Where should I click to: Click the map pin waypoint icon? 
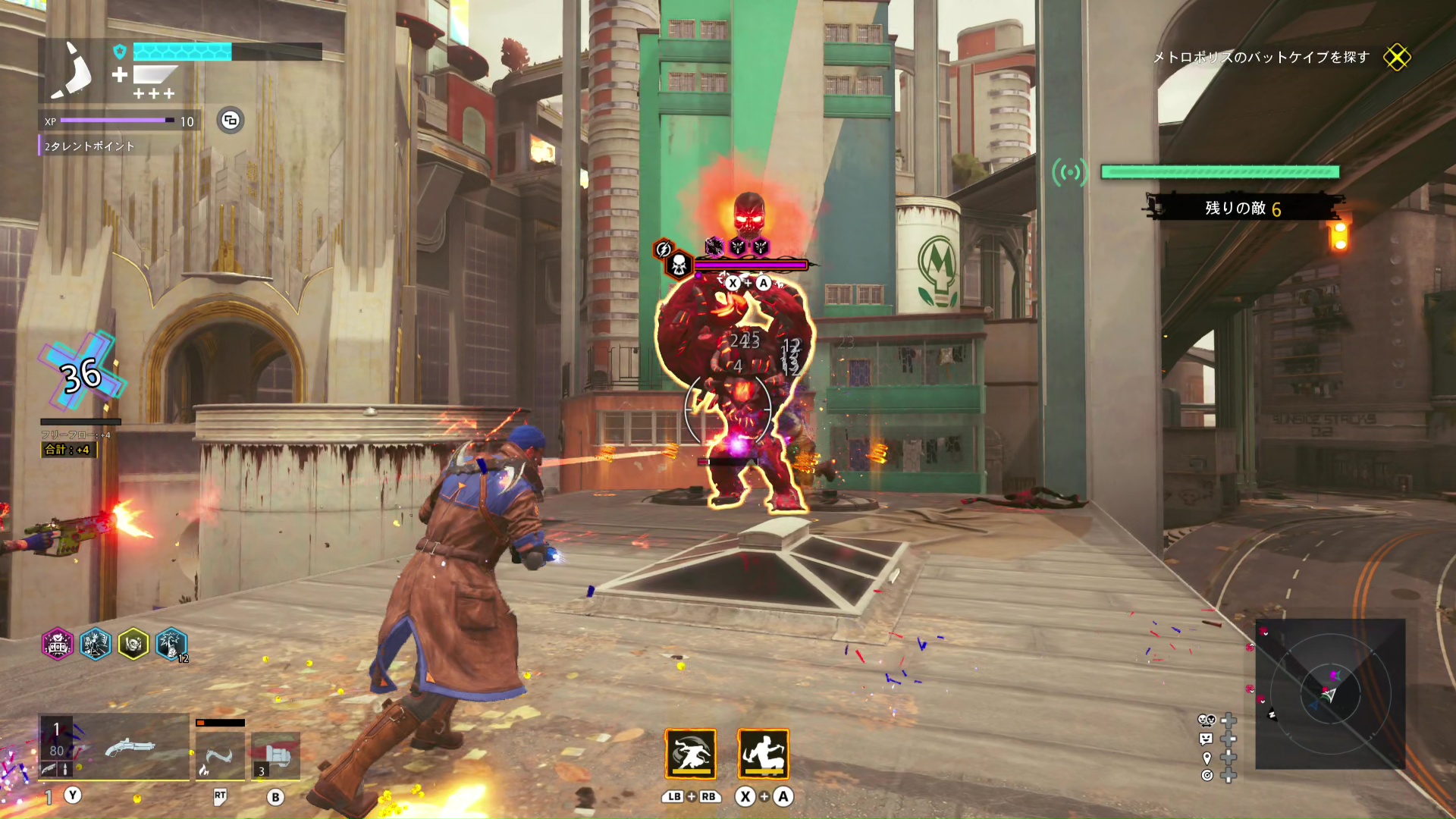(1207, 758)
